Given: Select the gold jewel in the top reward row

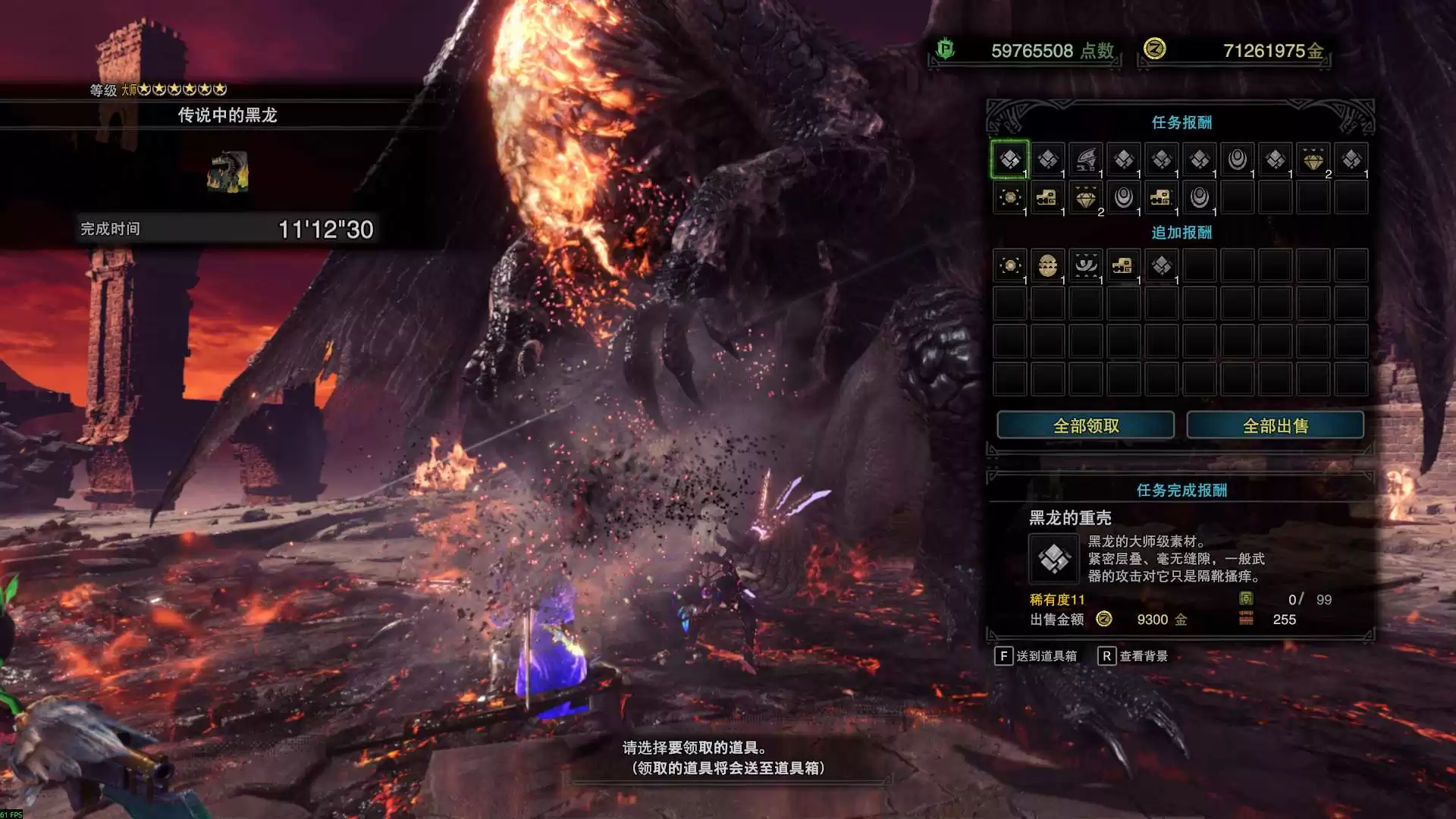Looking at the screenshot, I should point(1313,159).
